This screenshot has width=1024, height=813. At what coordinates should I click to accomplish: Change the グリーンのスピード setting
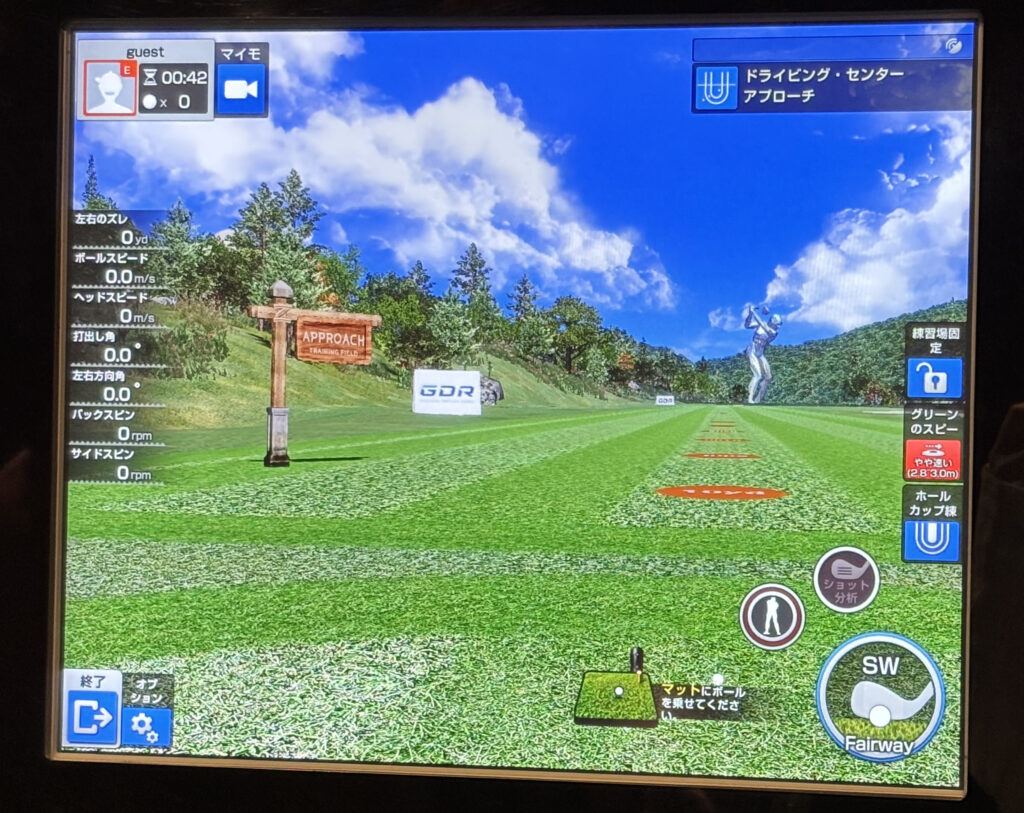coord(932,458)
